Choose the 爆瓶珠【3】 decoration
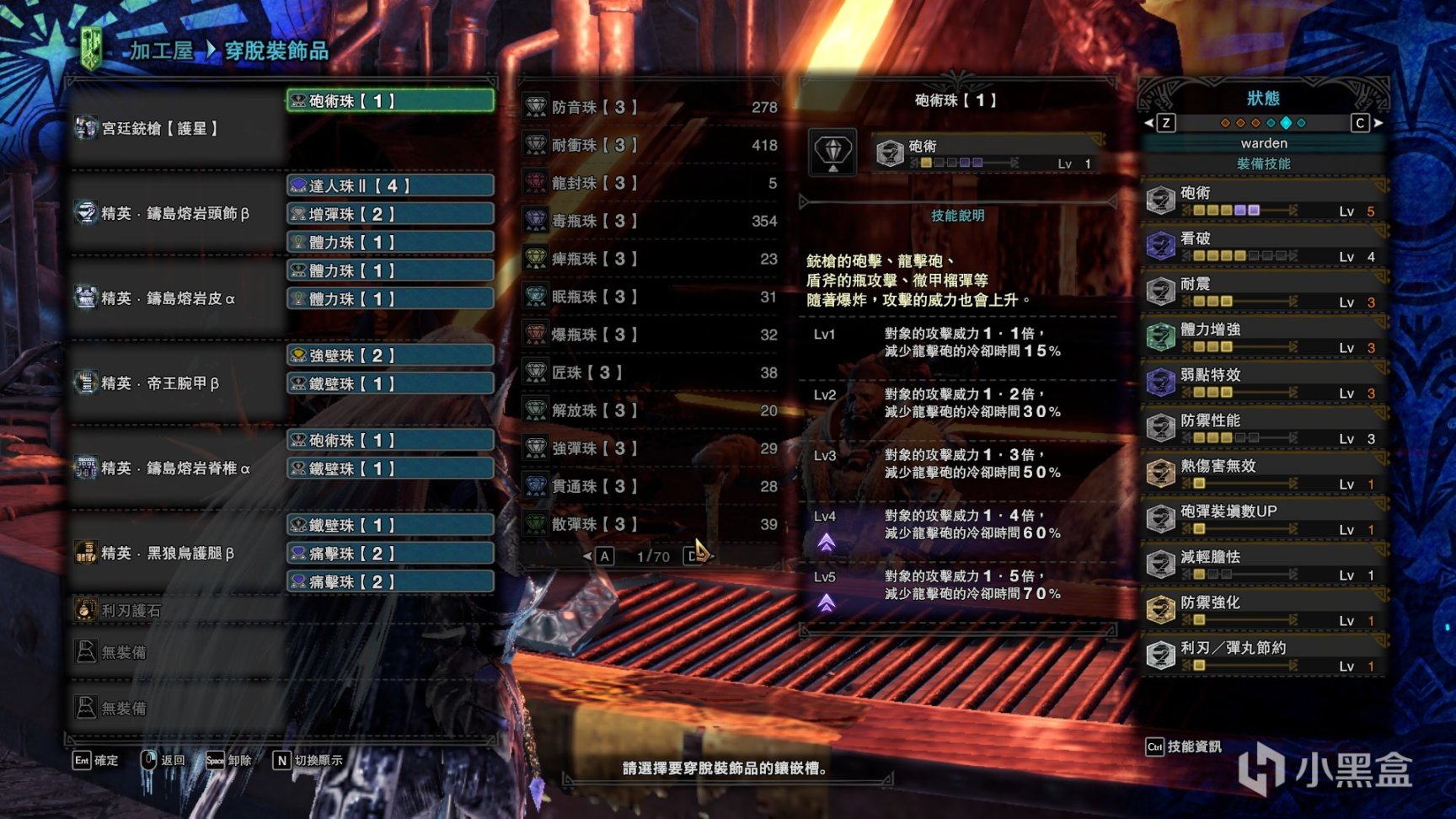This screenshot has width=1456, height=819. [x=650, y=335]
